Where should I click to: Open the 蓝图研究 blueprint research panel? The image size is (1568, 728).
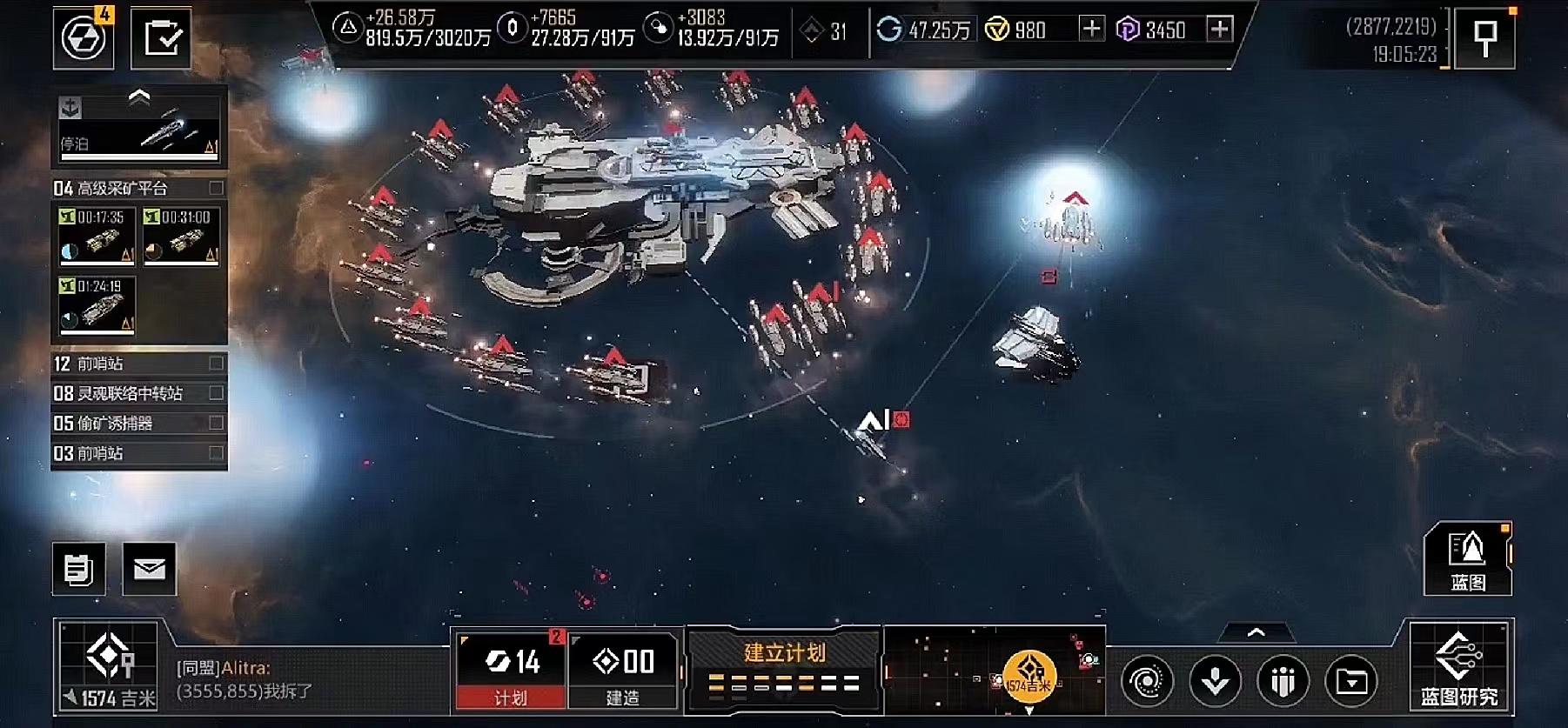1460,667
